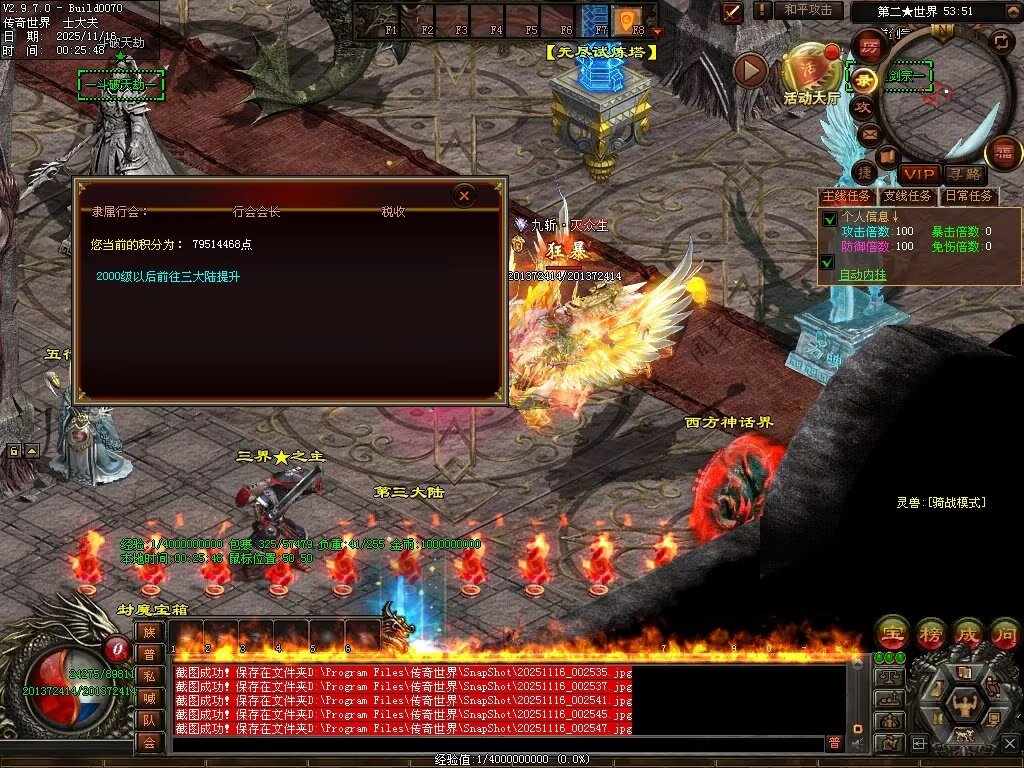The width and height of the screenshot is (1024, 768).
Task: Click the 自动内挂 link
Action: (862, 275)
